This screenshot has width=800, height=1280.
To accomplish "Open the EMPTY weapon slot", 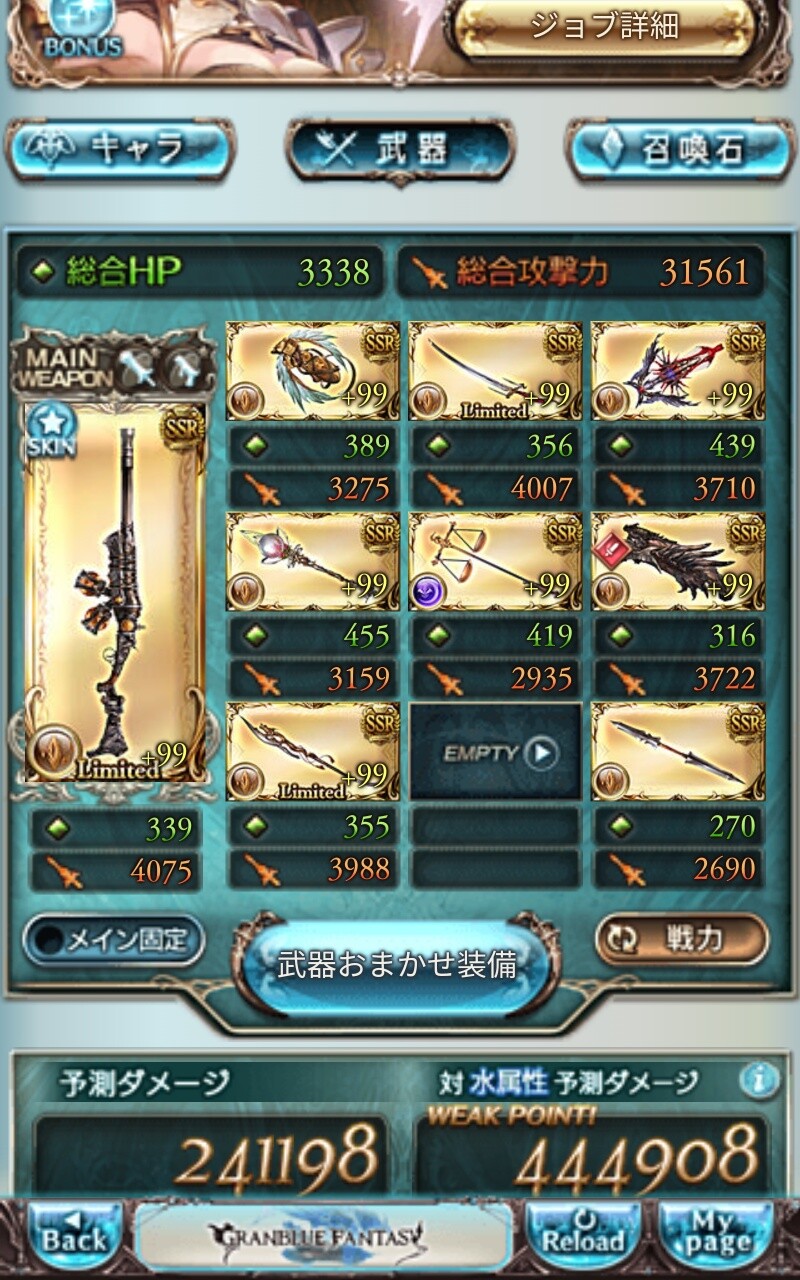I will 496,752.
